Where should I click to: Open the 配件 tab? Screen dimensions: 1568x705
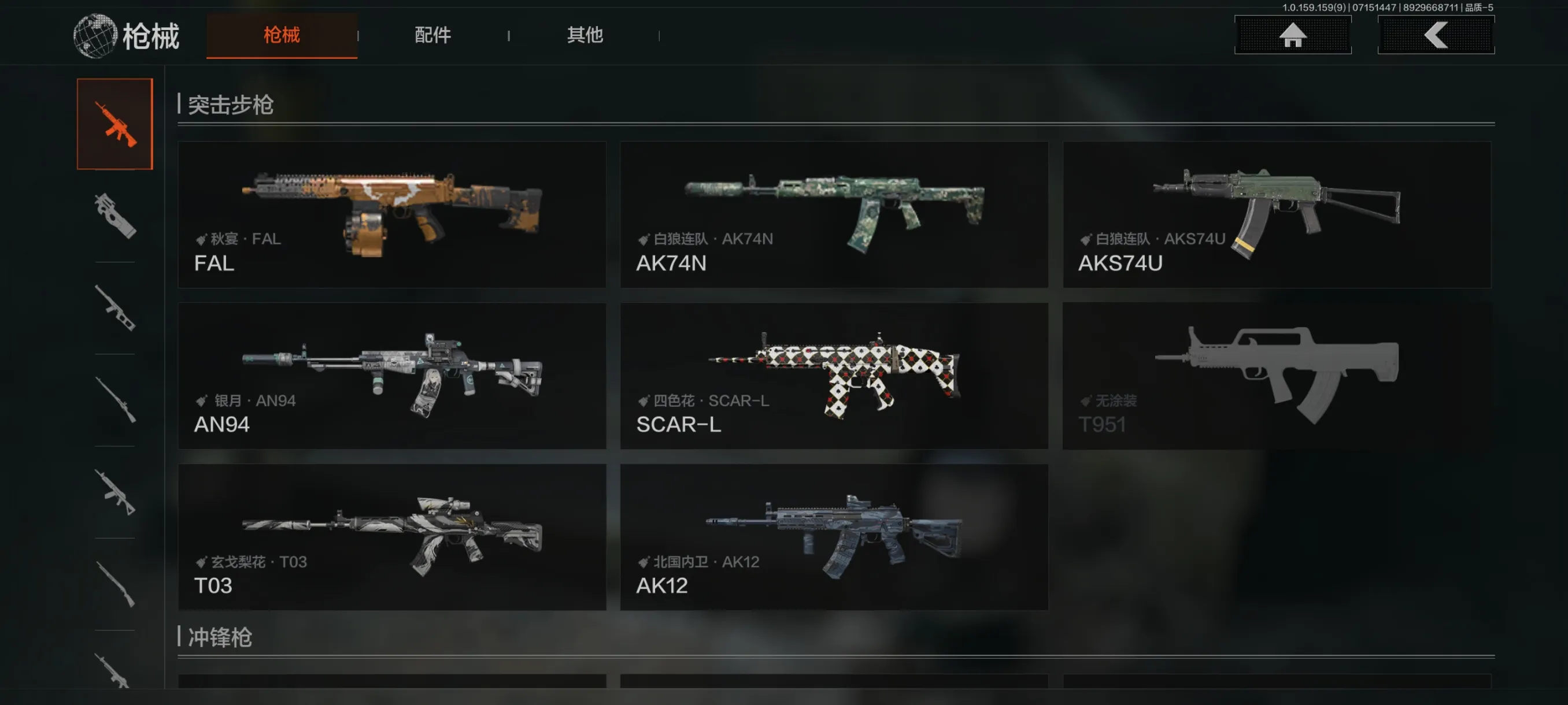click(x=432, y=35)
